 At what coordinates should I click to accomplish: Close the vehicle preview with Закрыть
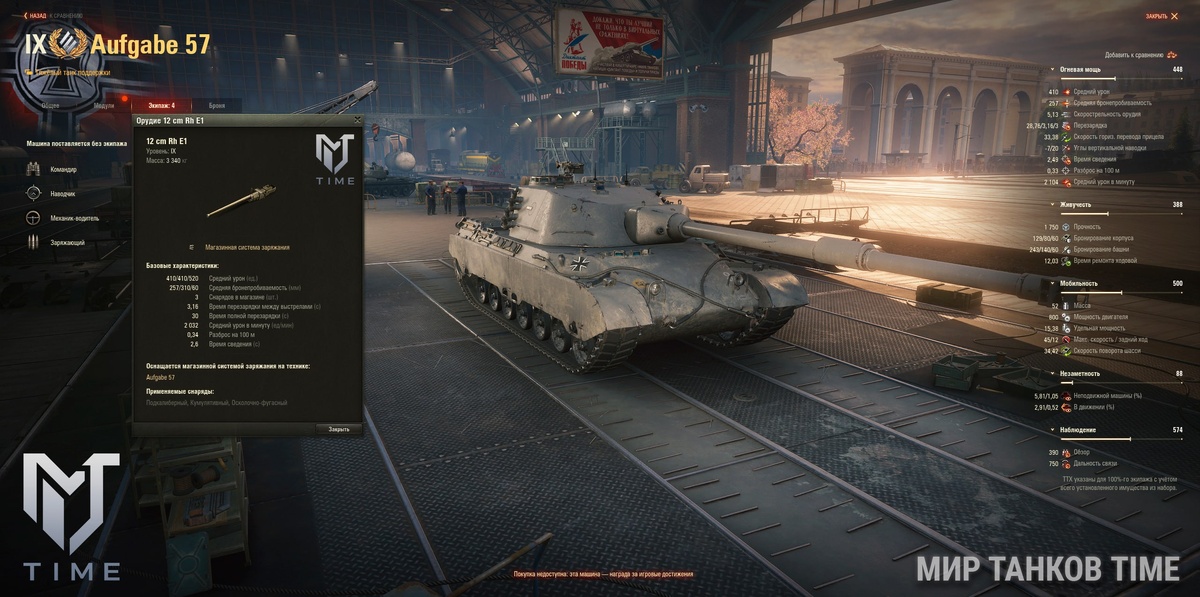(x=1161, y=16)
